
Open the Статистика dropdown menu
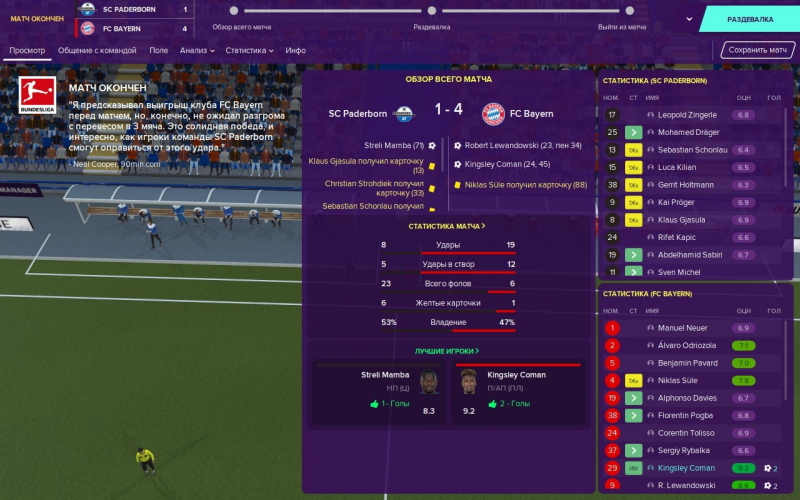point(249,50)
